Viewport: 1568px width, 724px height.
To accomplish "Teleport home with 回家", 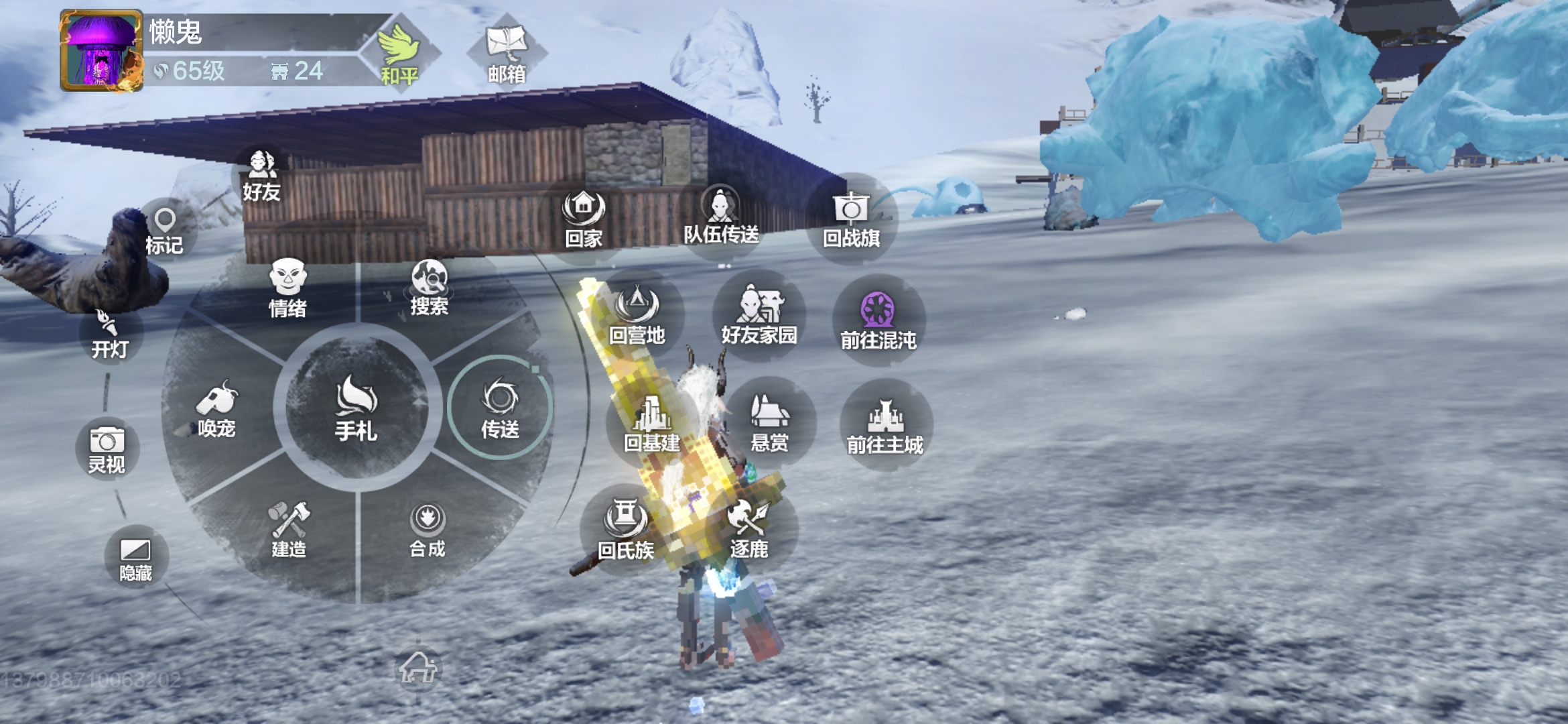I will click(x=584, y=219).
